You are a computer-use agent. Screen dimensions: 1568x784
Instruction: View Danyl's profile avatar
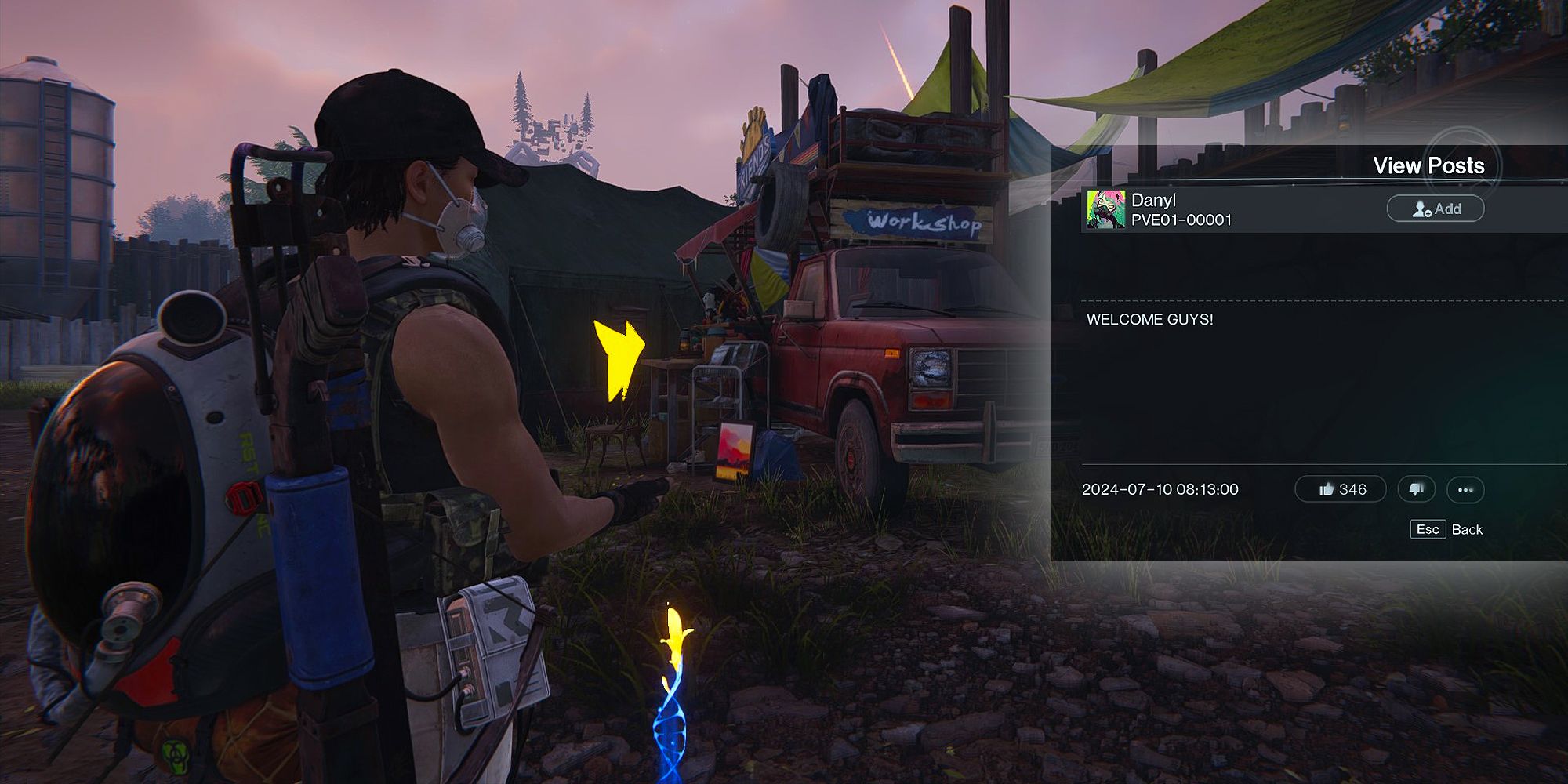coord(1105,209)
